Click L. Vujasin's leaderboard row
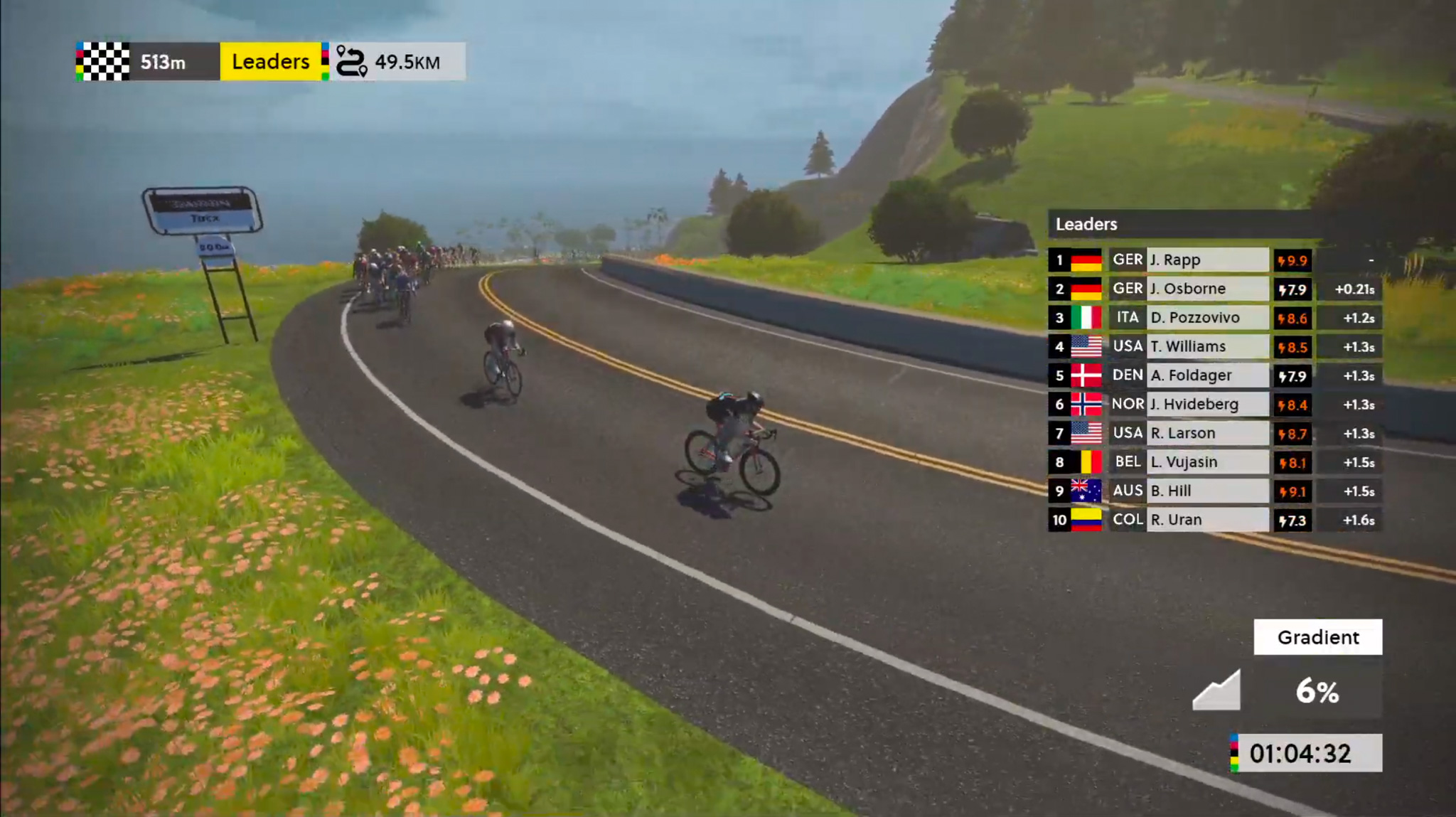This screenshot has height=817, width=1456. pyautogui.click(x=1207, y=462)
